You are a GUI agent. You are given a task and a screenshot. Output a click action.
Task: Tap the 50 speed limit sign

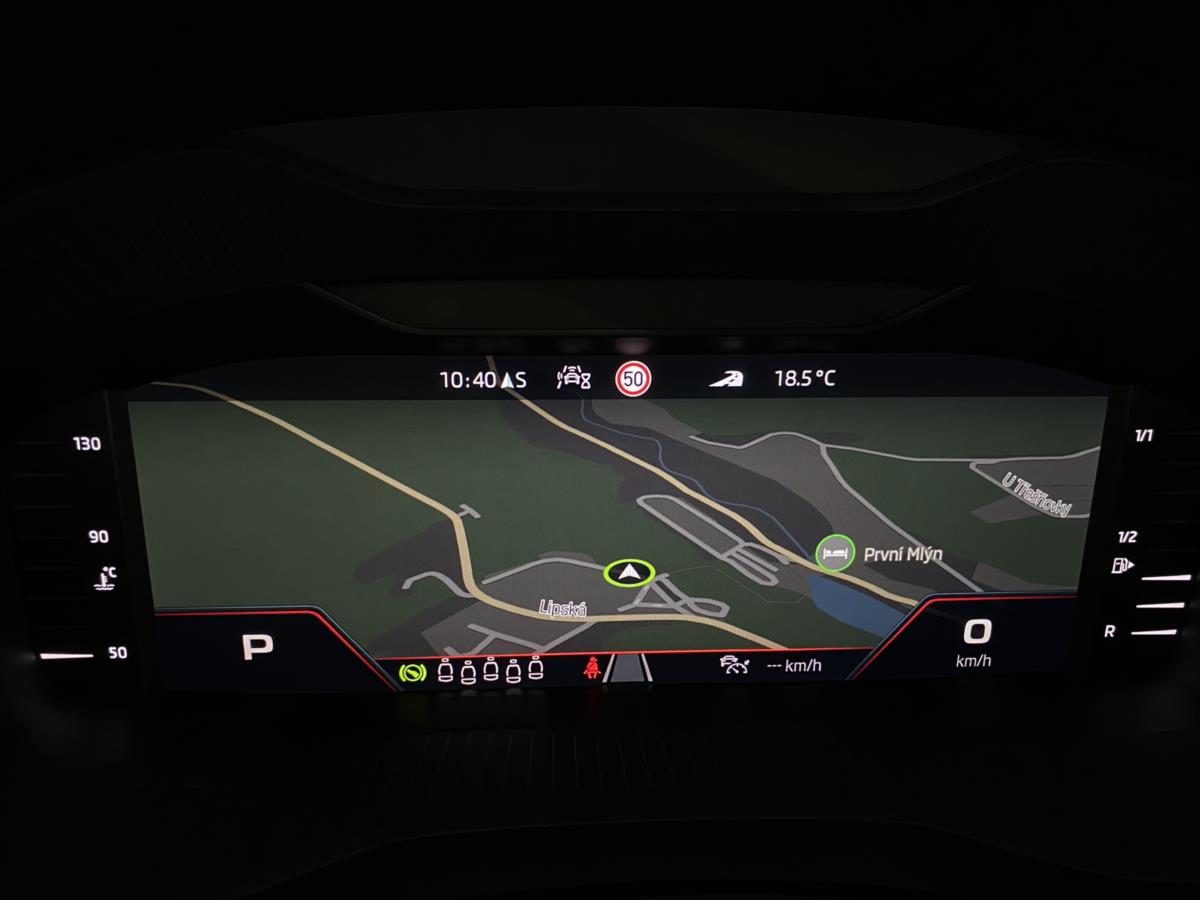click(x=633, y=379)
